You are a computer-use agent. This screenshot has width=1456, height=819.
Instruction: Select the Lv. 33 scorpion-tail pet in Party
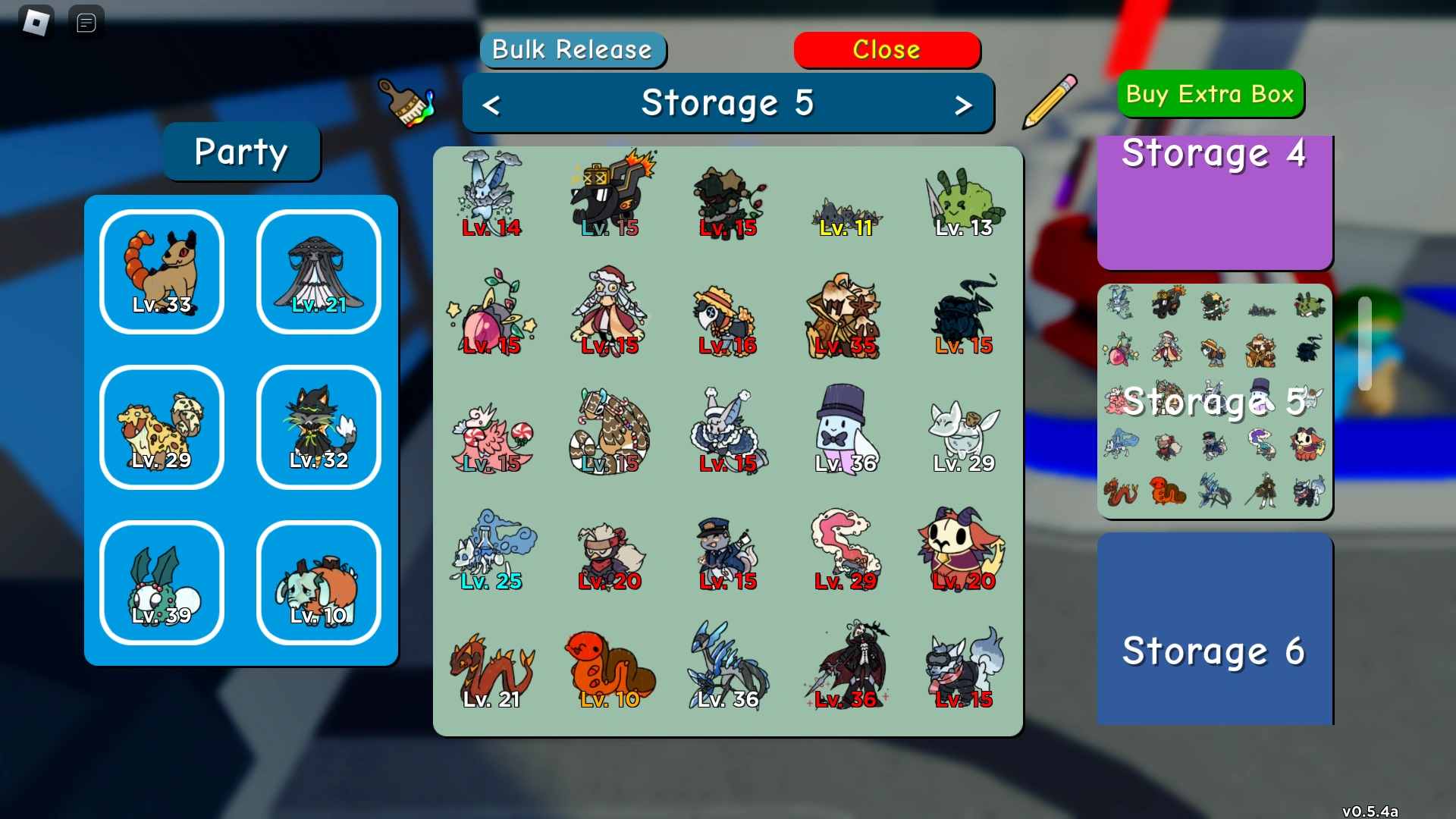162,271
